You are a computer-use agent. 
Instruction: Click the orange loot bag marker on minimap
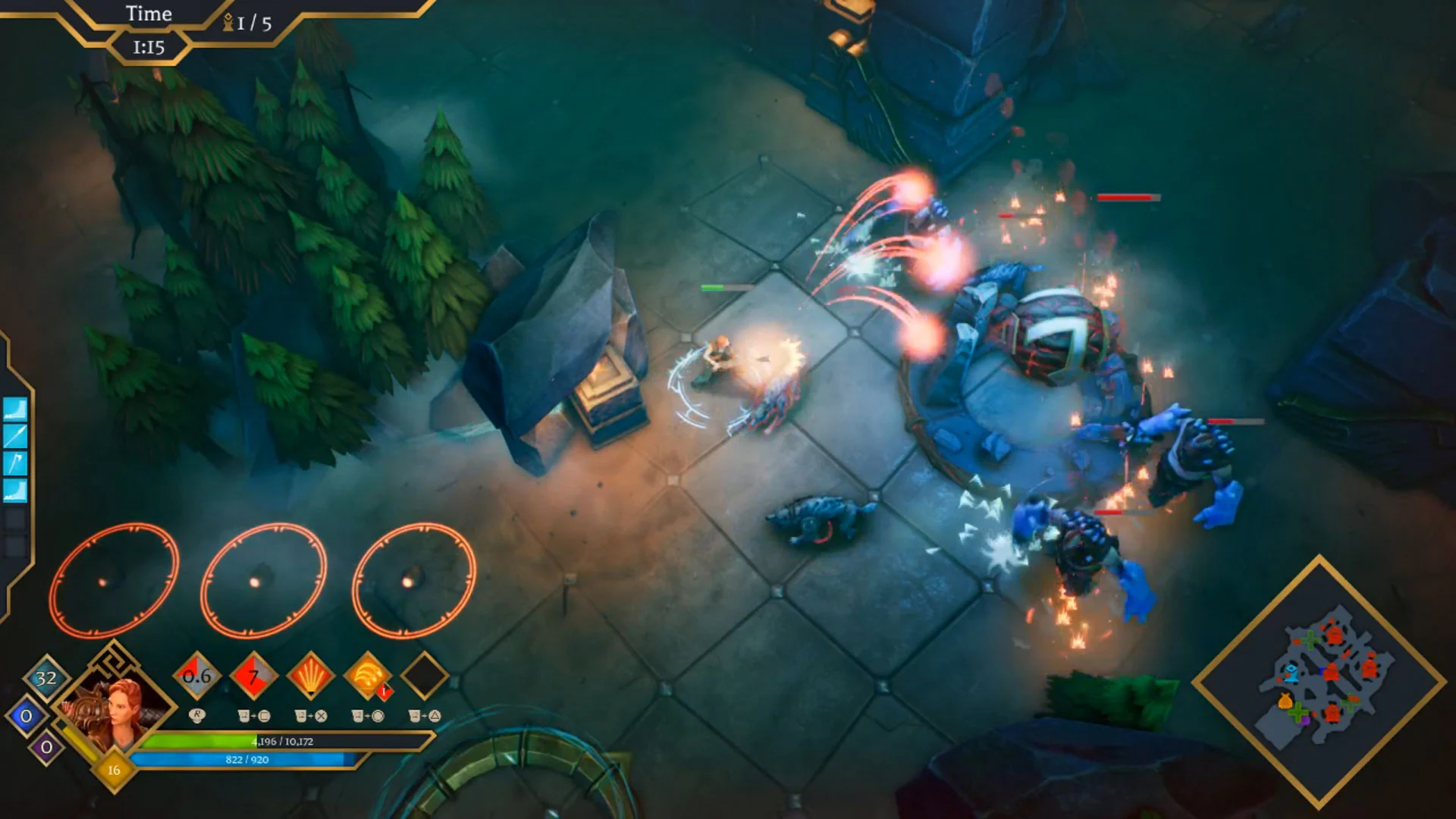click(1284, 701)
